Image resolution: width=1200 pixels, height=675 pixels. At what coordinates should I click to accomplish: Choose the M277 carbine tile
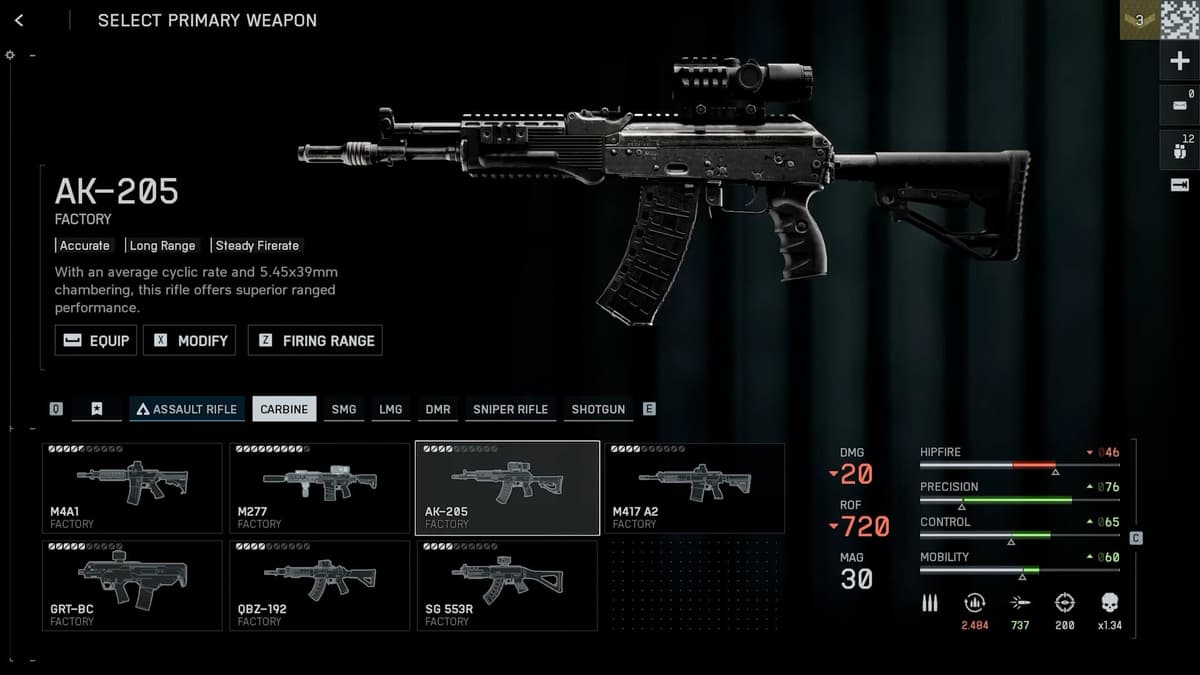319,488
